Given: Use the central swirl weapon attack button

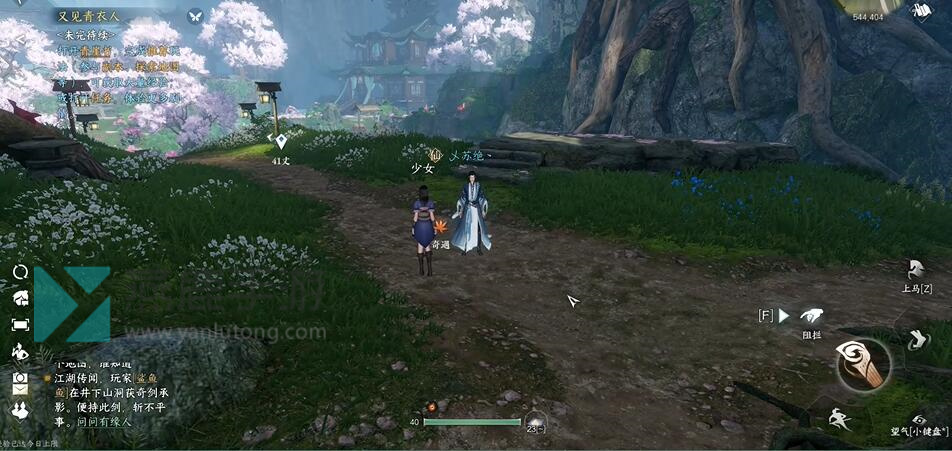Looking at the screenshot, I should coord(863,363).
